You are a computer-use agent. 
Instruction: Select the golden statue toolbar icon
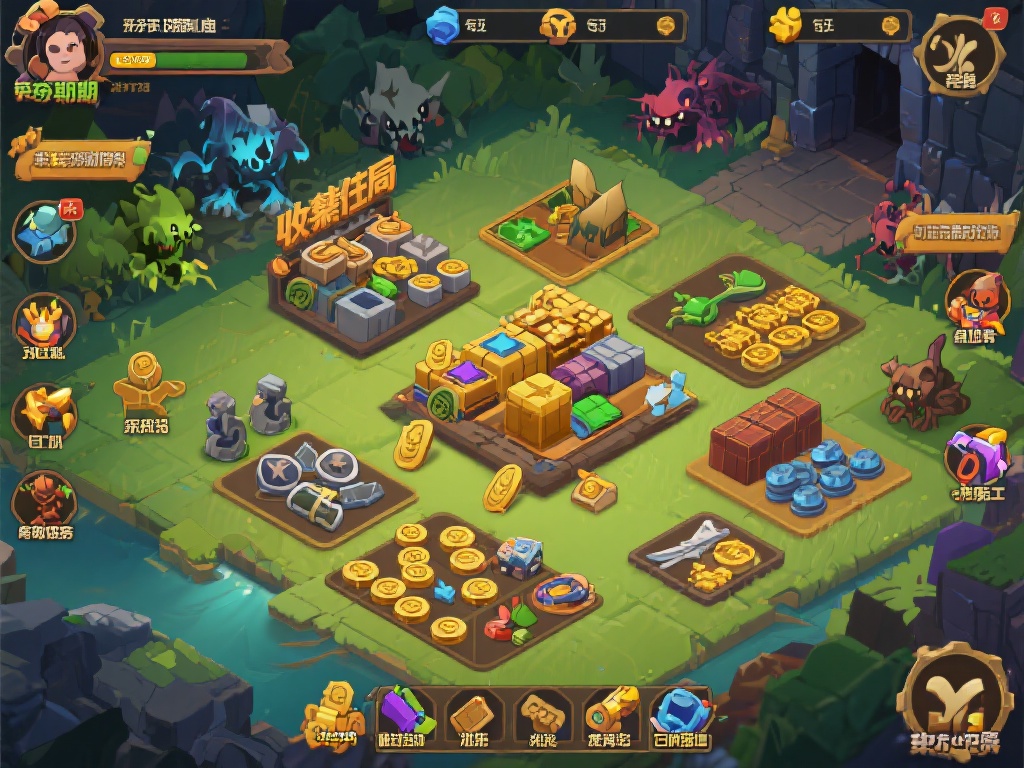(x=335, y=714)
